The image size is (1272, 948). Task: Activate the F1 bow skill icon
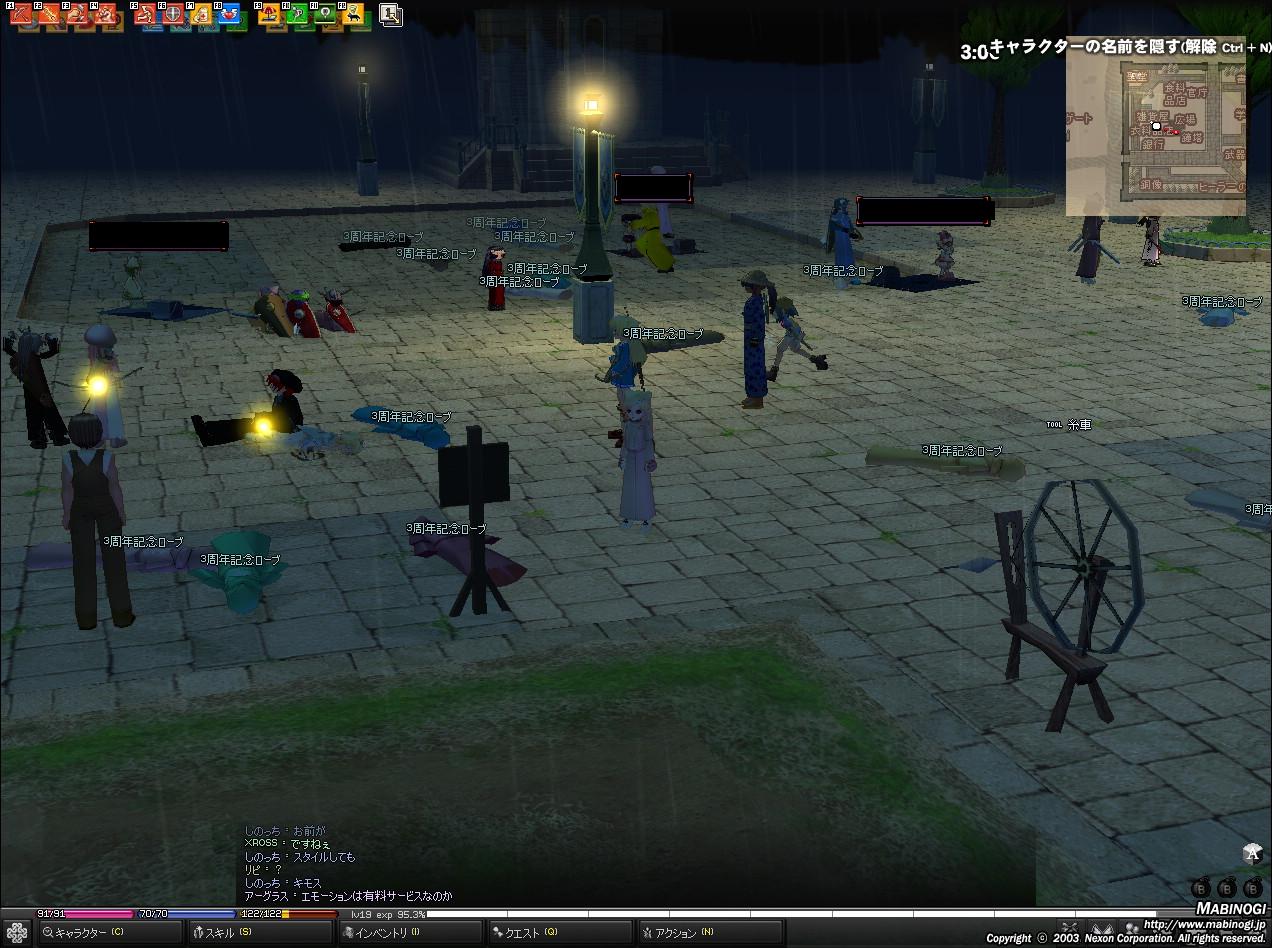(x=21, y=16)
